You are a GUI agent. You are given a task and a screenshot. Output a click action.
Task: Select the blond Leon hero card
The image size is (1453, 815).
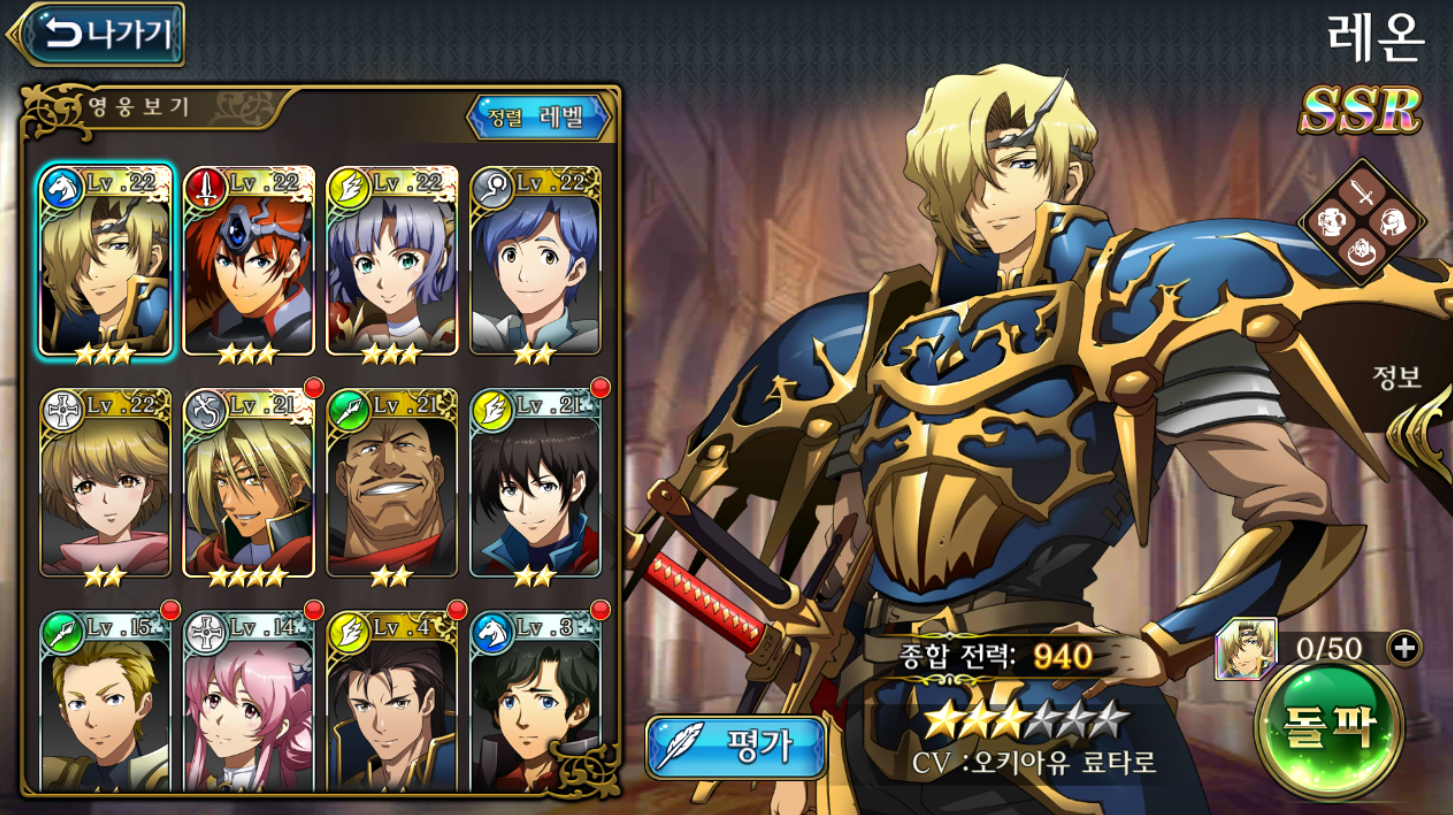[106, 262]
